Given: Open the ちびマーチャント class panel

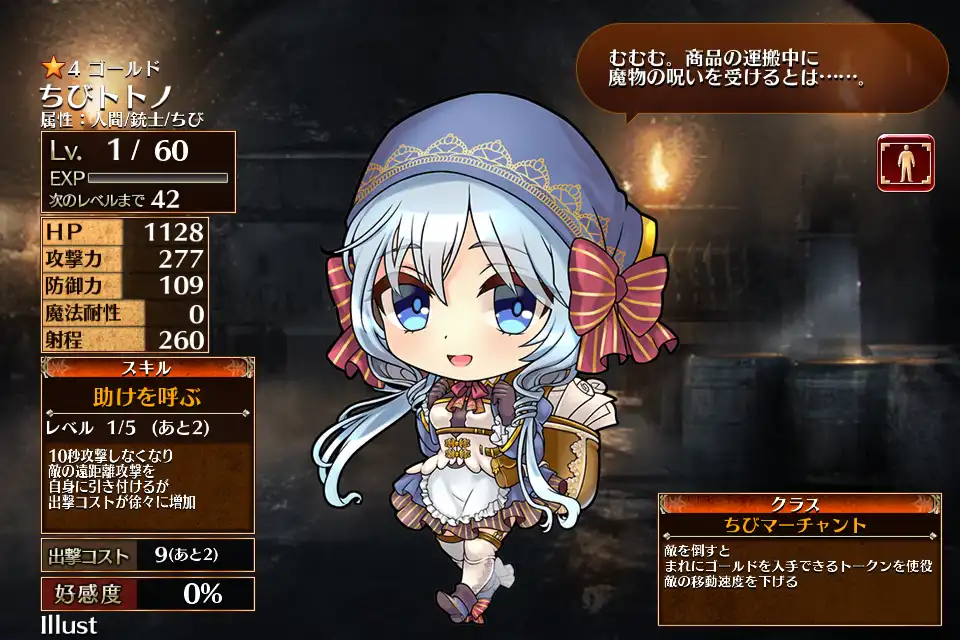Looking at the screenshot, I should pyautogui.click(x=799, y=526).
